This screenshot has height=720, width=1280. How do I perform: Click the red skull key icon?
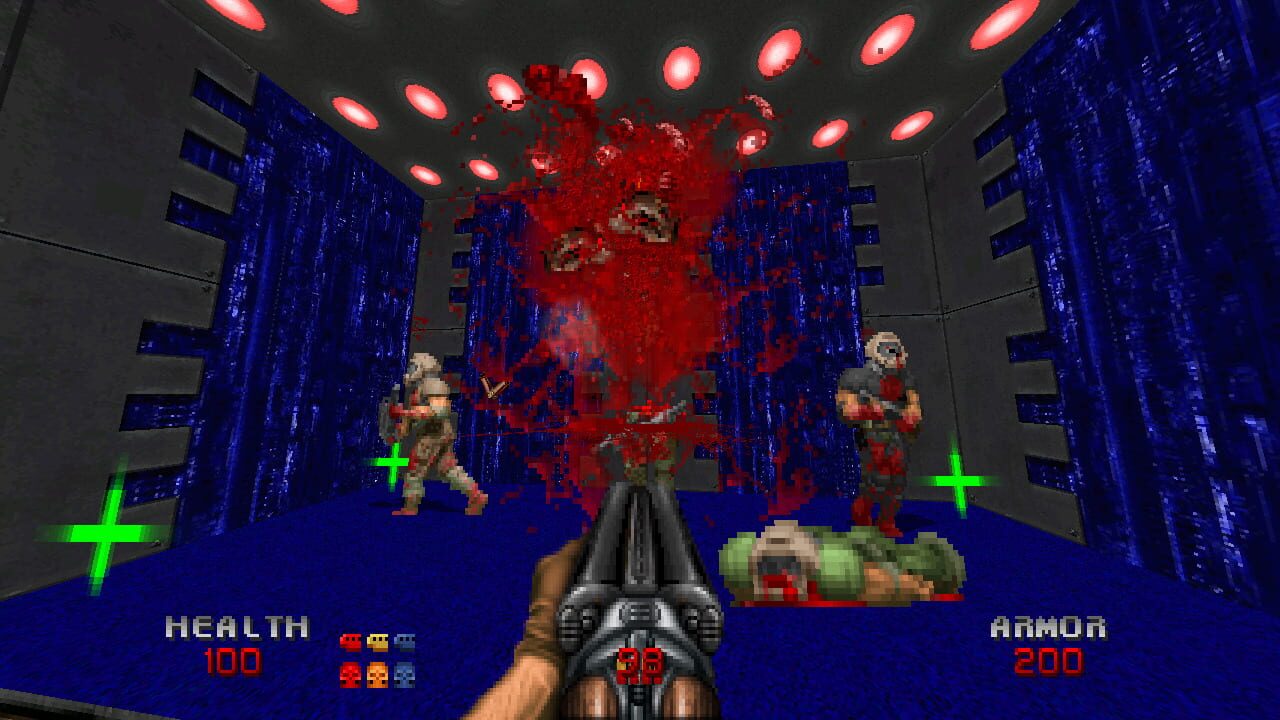pos(351,675)
